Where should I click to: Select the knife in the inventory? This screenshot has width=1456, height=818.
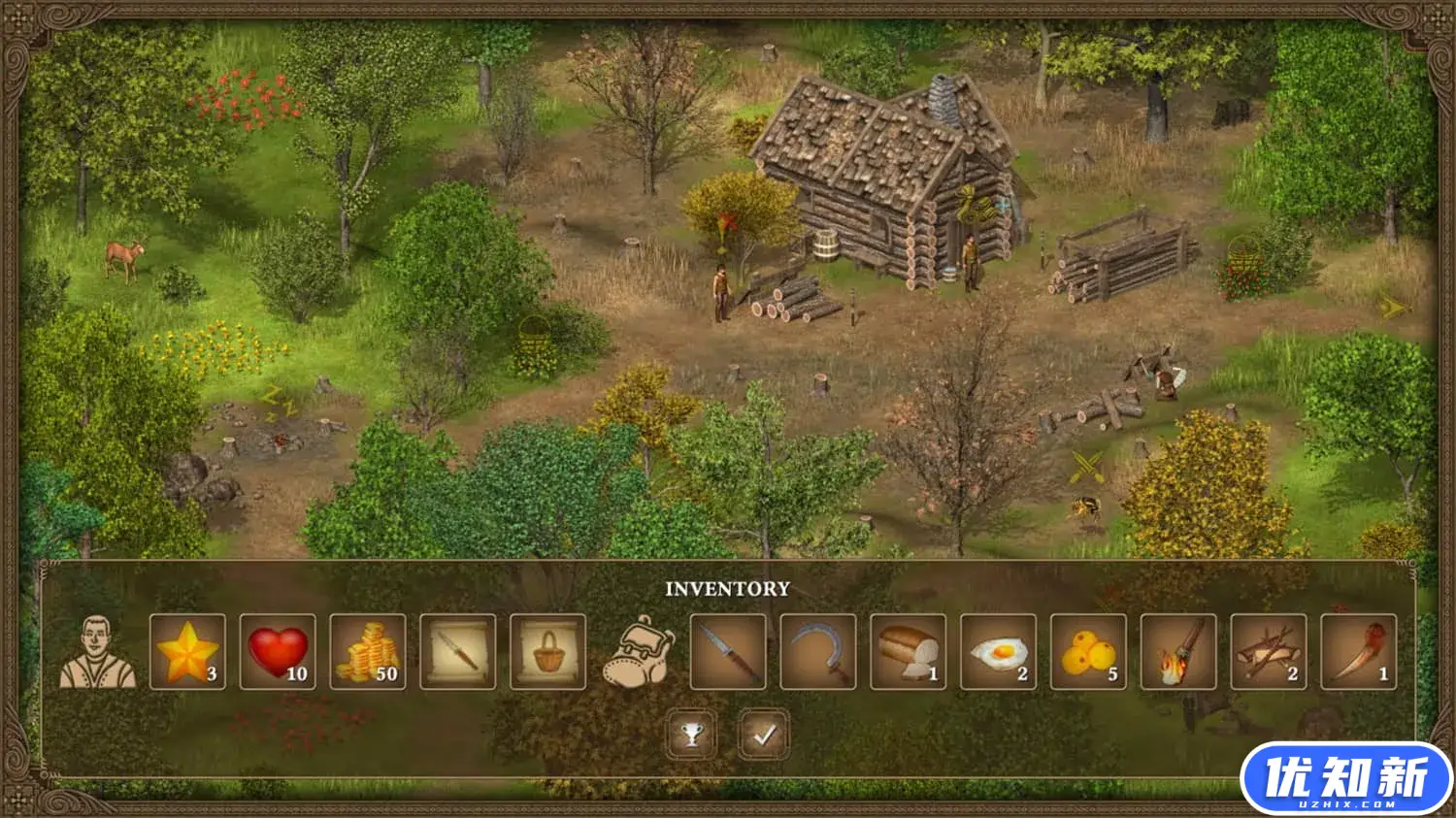pos(728,652)
